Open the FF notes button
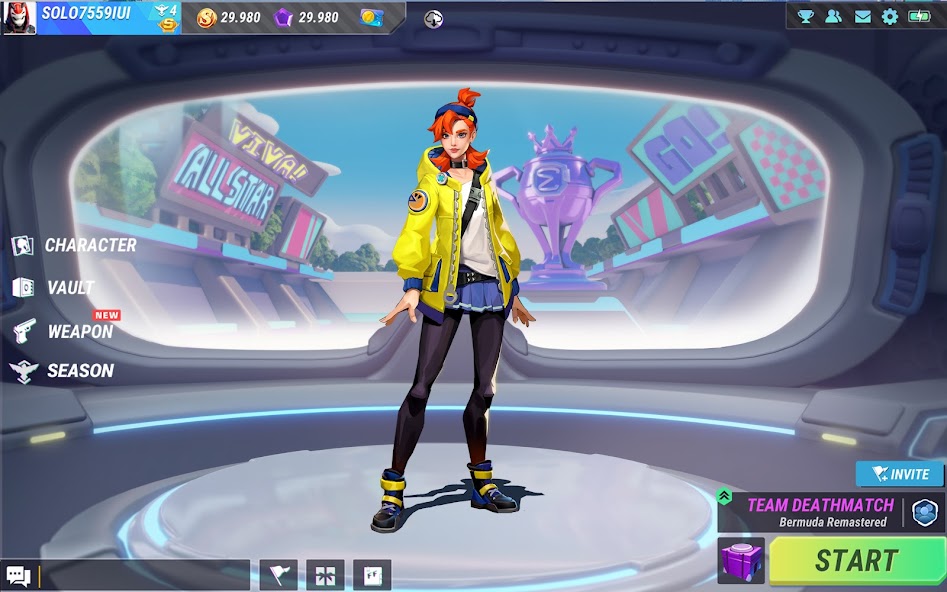 (372, 575)
